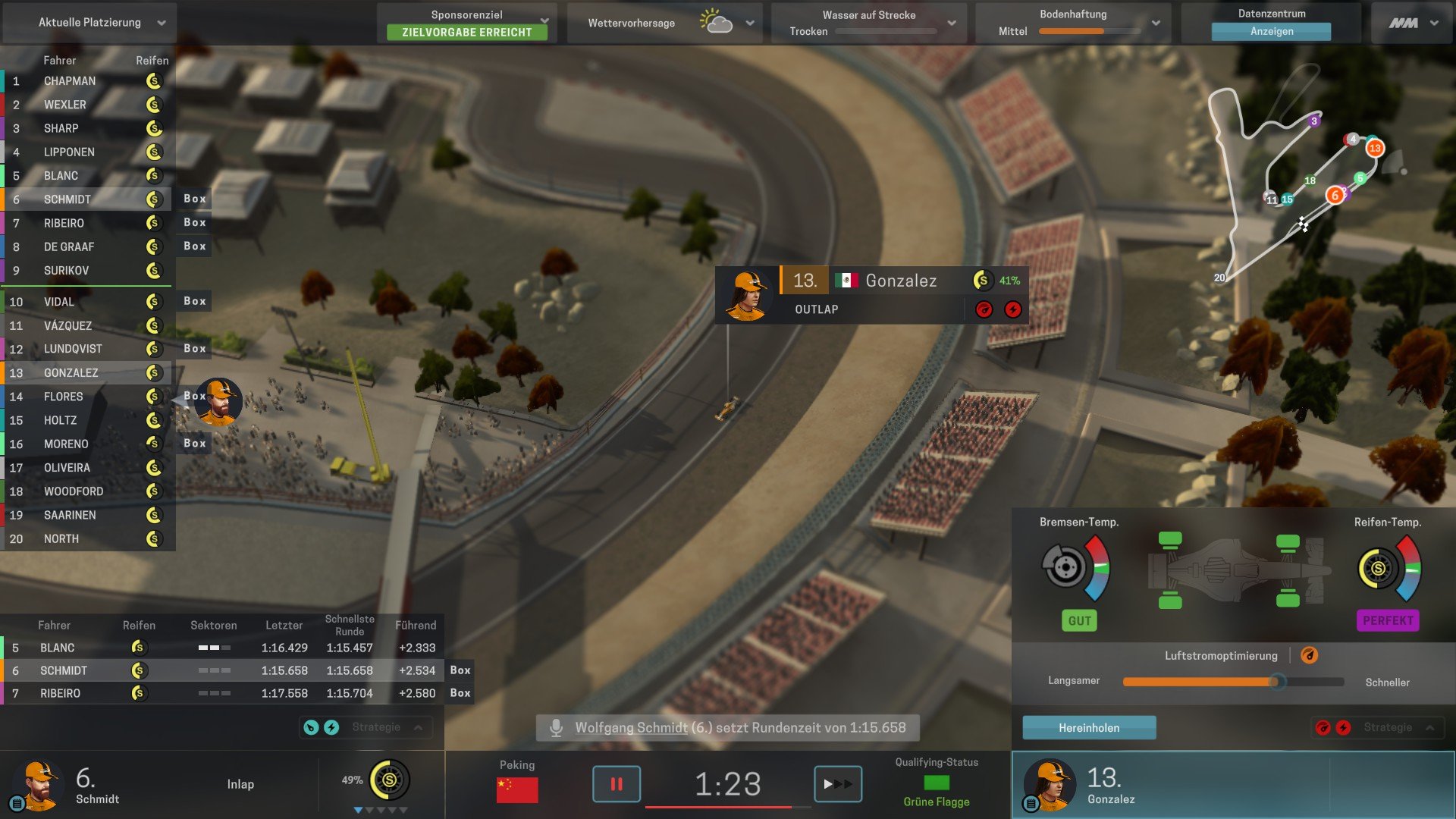Speed up time with fast-forward button
This screenshot has height=819, width=1456.
pyautogui.click(x=837, y=783)
